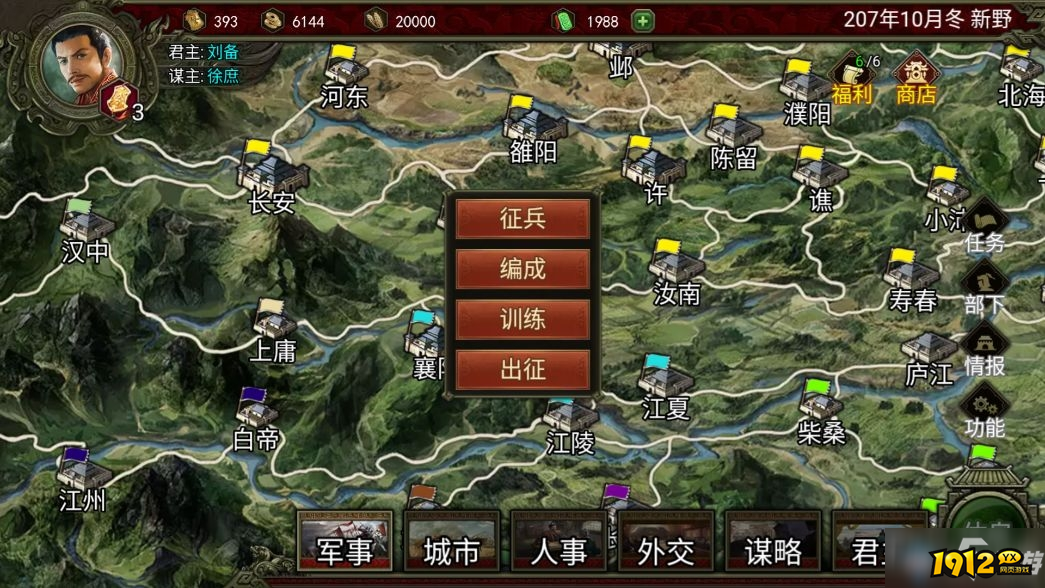The height and width of the screenshot is (588, 1045).
Task: Choose 出征 to launch a campaign
Action: [x=522, y=369]
